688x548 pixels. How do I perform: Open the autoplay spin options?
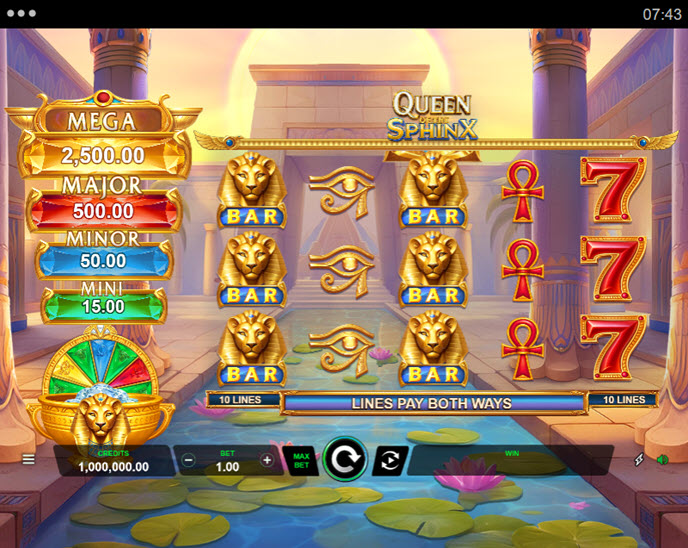tap(390, 460)
